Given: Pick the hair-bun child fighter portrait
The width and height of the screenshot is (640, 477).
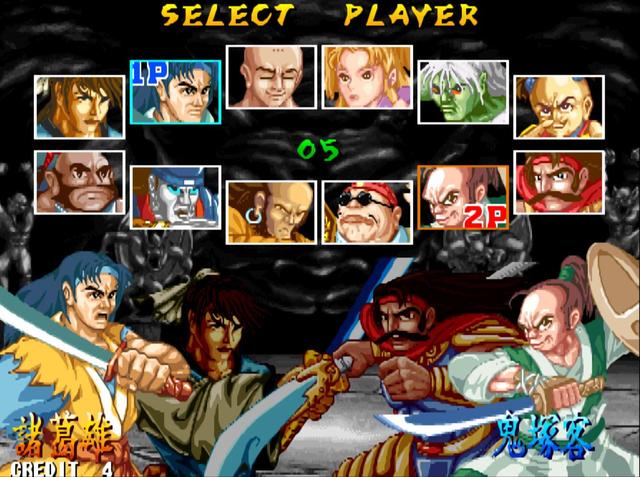Looking at the screenshot, I should click(x=559, y=106).
